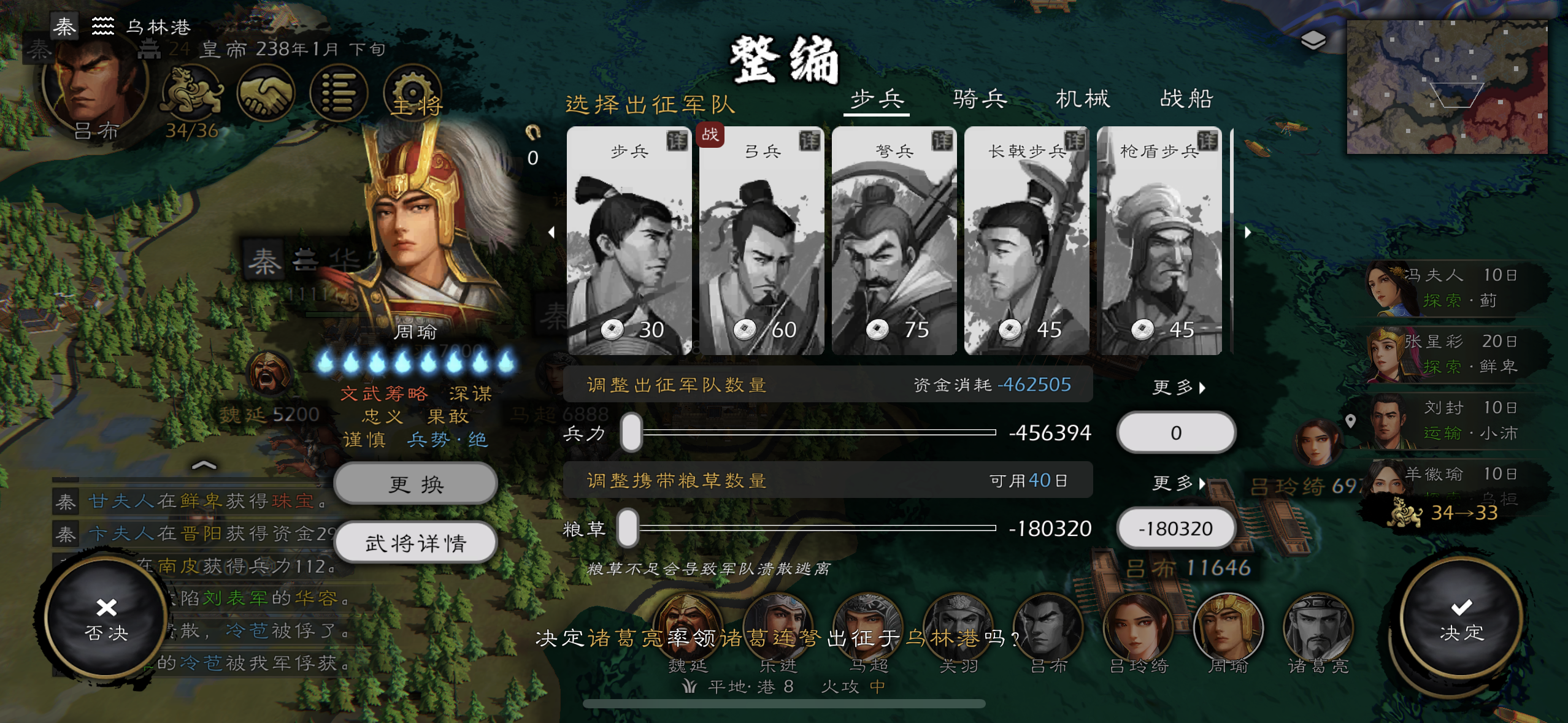Click the minimap in the top right corner
The height and width of the screenshot is (723, 1568).
[x=1448, y=86]
